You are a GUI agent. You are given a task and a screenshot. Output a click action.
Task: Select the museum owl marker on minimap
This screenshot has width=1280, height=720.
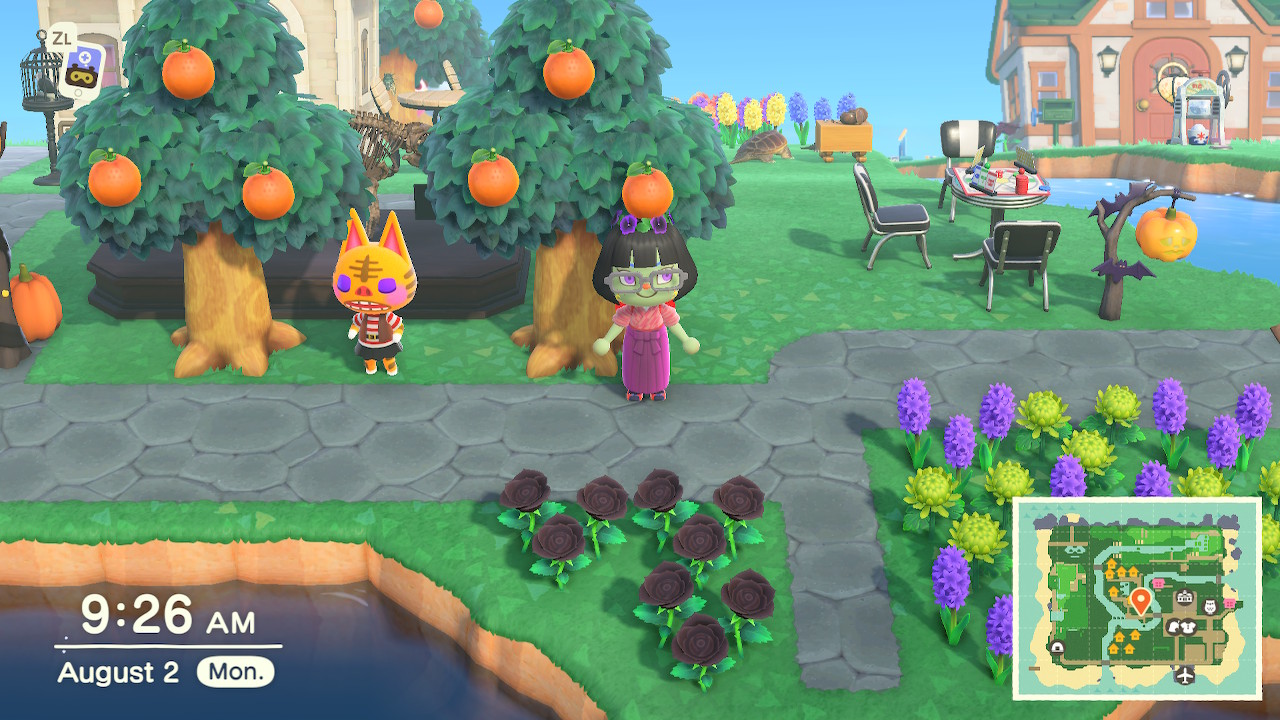pos(1208,607)
